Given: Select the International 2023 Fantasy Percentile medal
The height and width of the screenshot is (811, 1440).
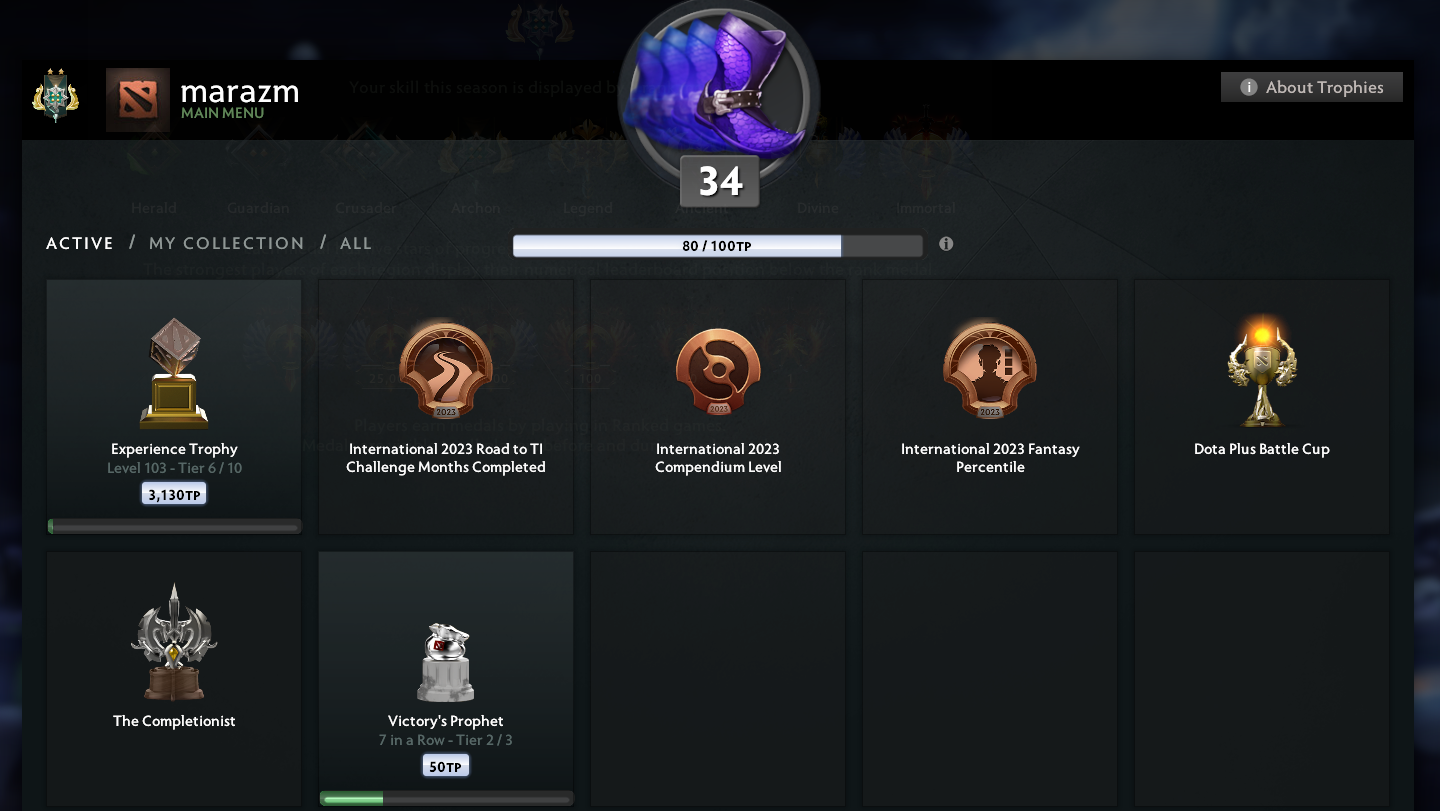Looking at the screenshot, I should point(989,368).
